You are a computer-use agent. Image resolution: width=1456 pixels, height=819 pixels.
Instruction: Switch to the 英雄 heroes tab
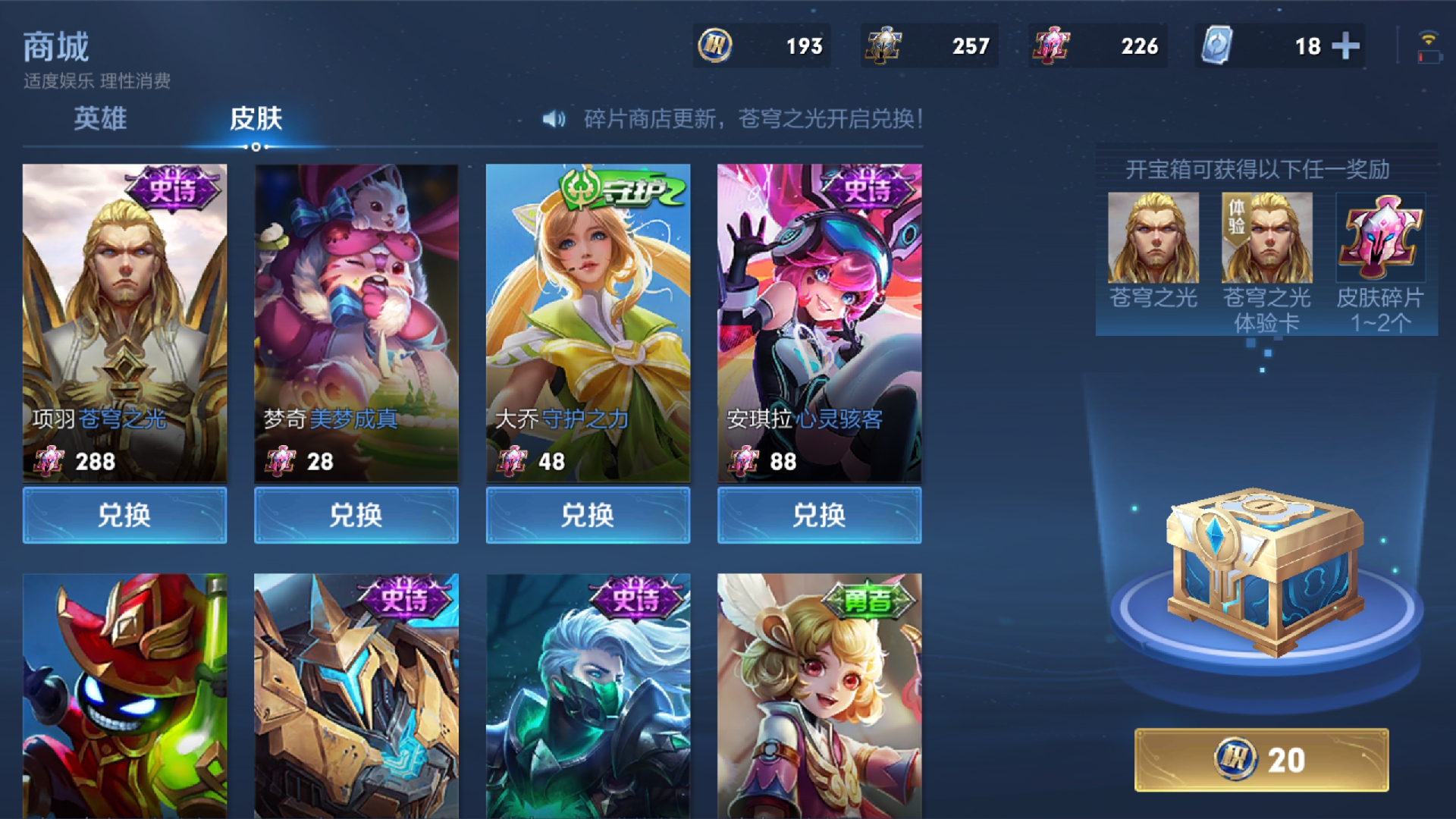click(x=100, y=118)
